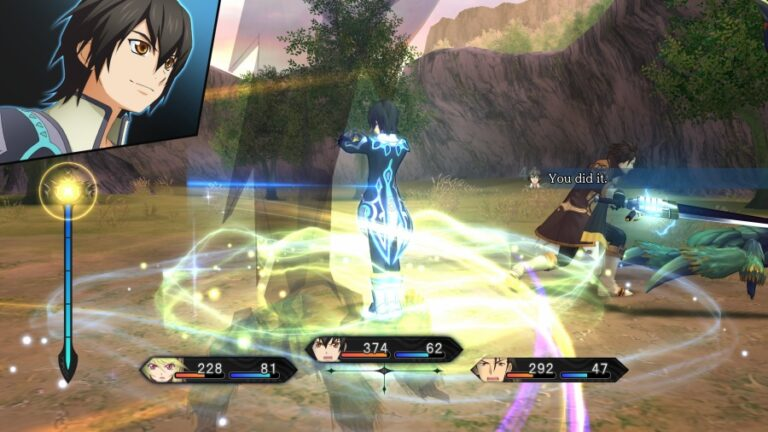Select the blonde party member's status panel

tap(219, 370)
